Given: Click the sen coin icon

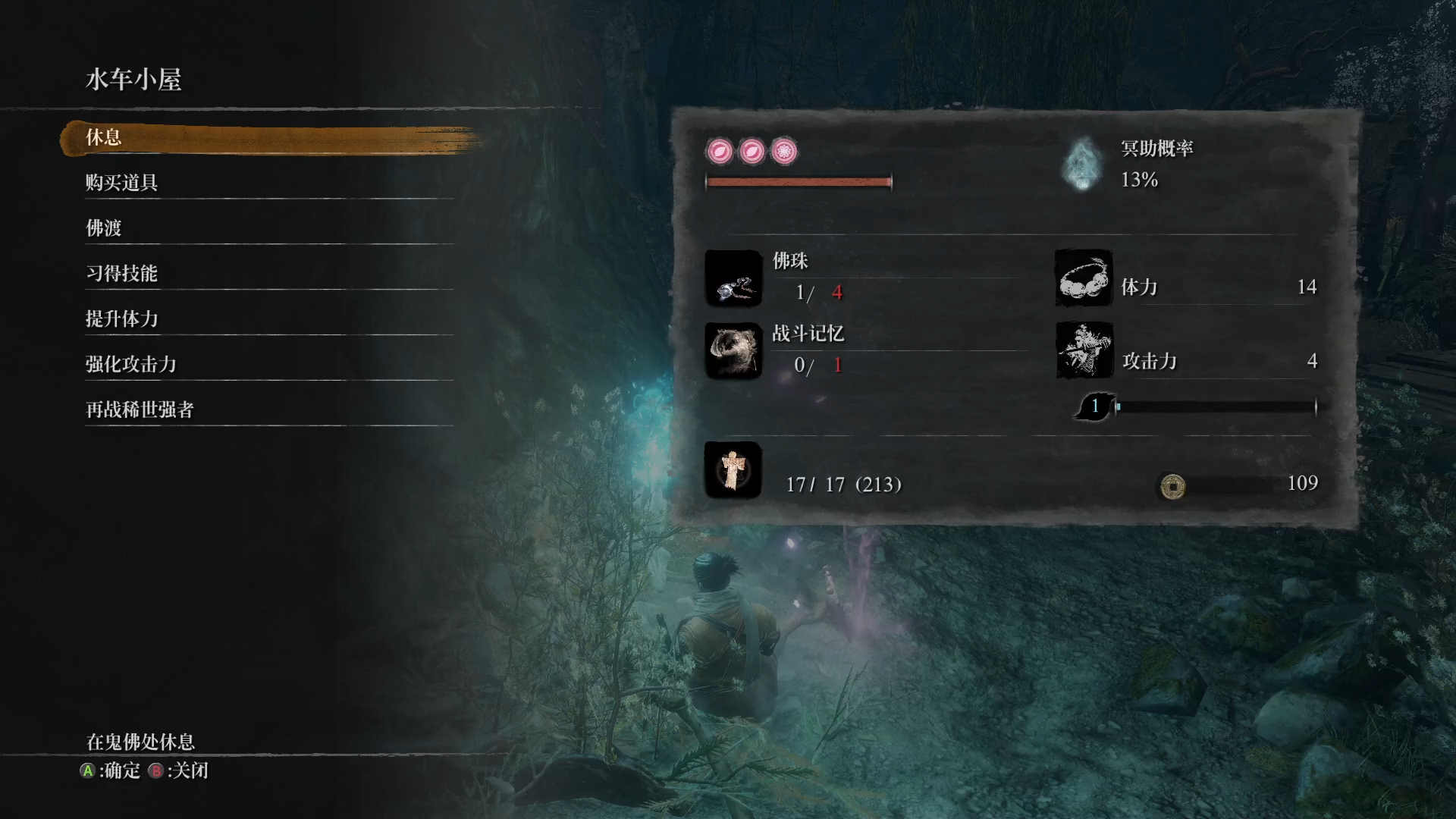Looking at the screenshot, I should [x=1172, y=485].
